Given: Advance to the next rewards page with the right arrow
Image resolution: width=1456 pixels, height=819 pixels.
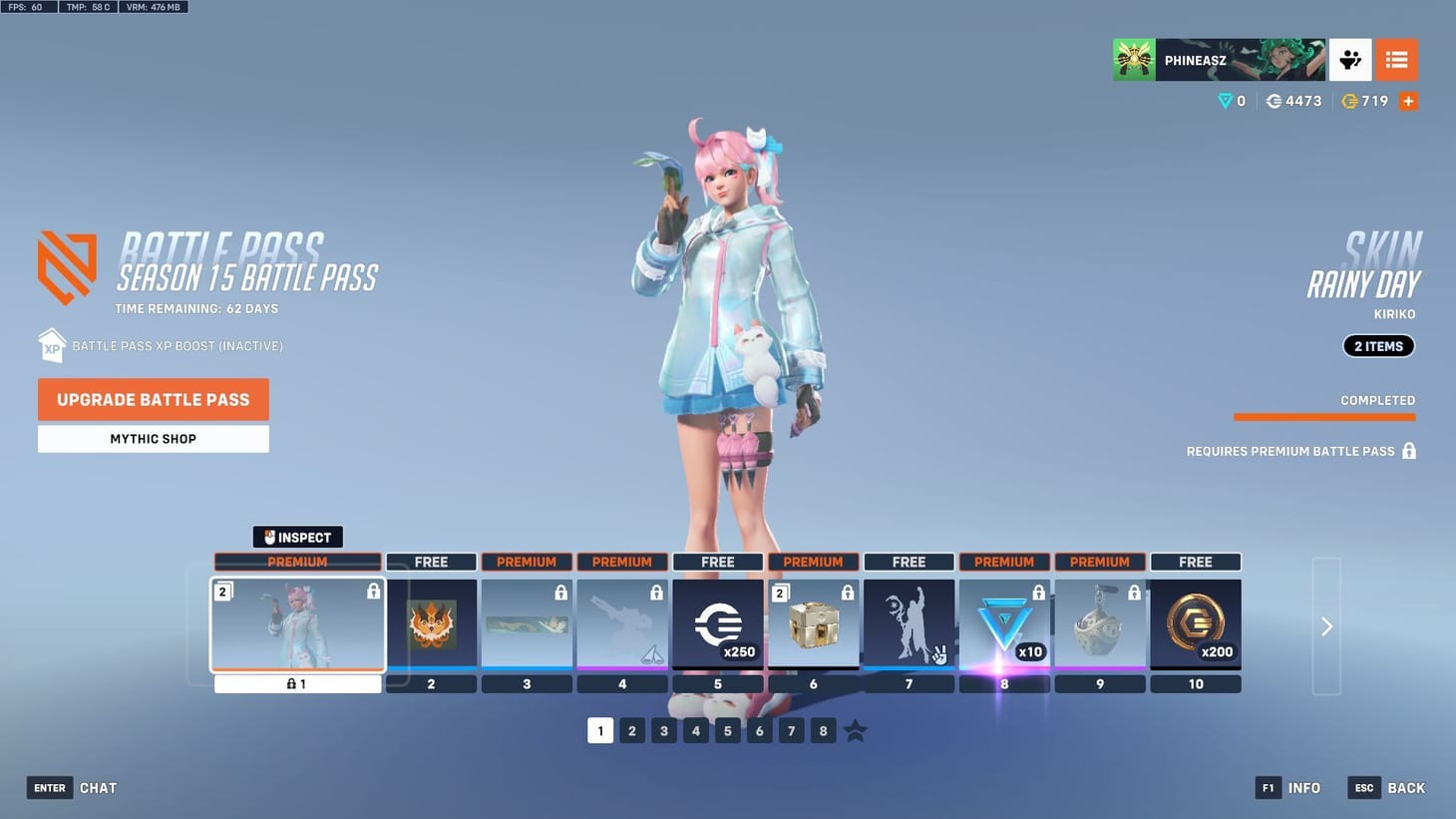Looking at the screenshot, I should (1326, 626).
